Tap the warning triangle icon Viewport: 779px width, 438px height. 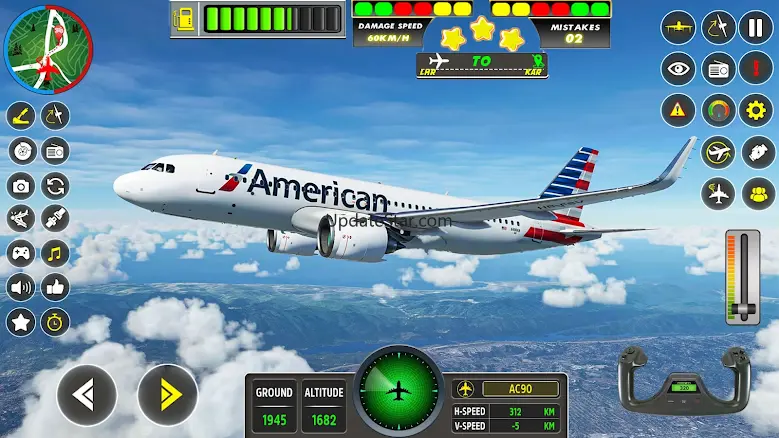[x=679, y=109]
